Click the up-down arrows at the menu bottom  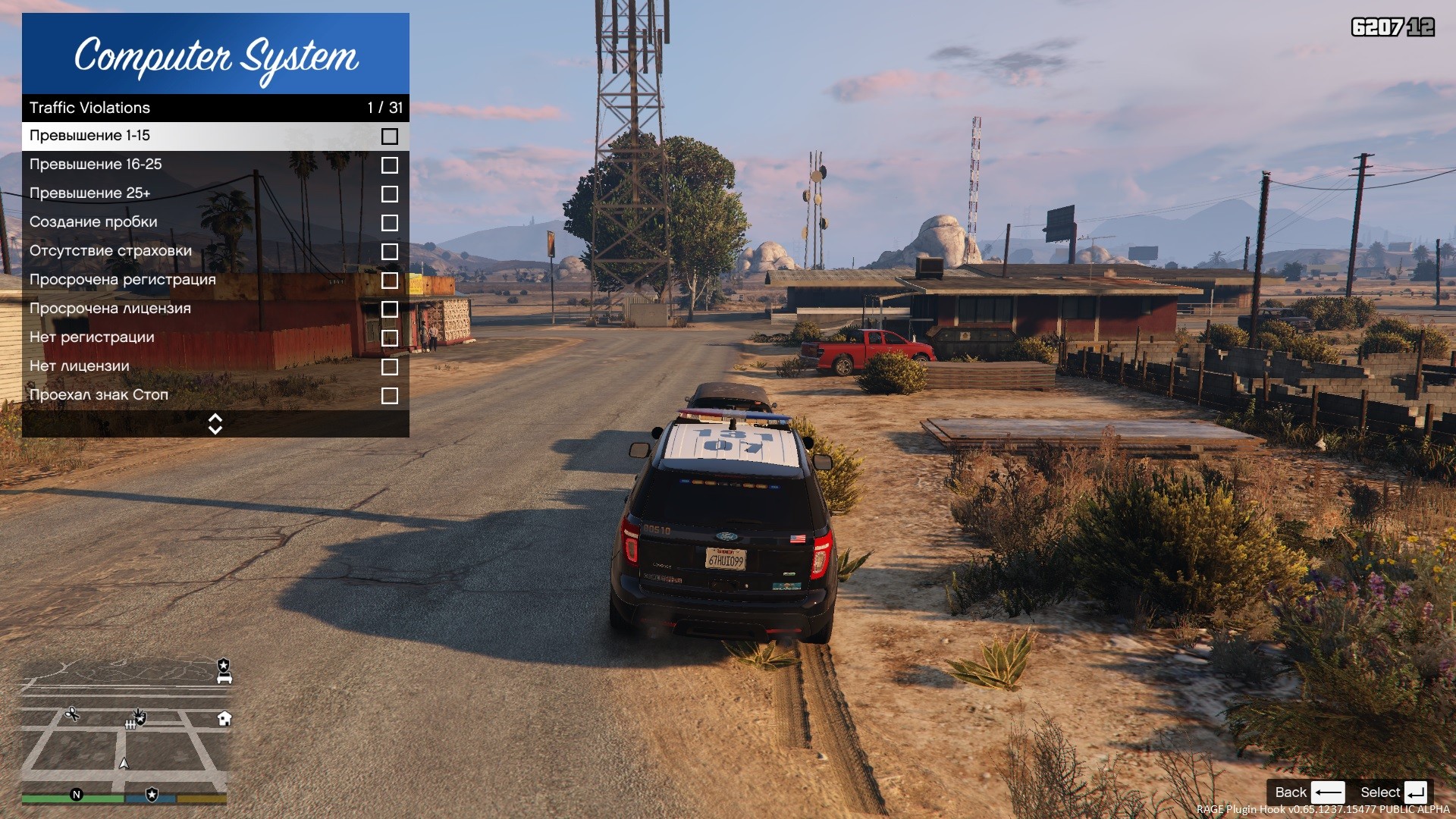click(215, 424)
